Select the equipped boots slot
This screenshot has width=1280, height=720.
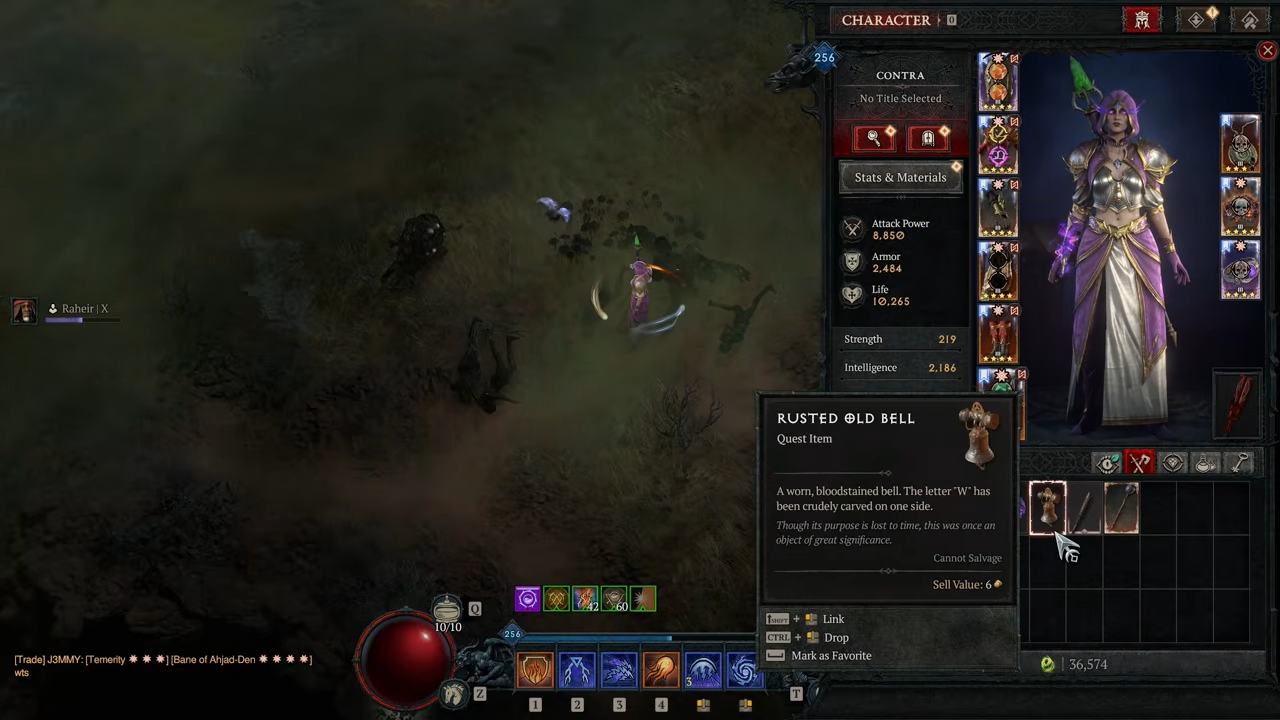998,333
